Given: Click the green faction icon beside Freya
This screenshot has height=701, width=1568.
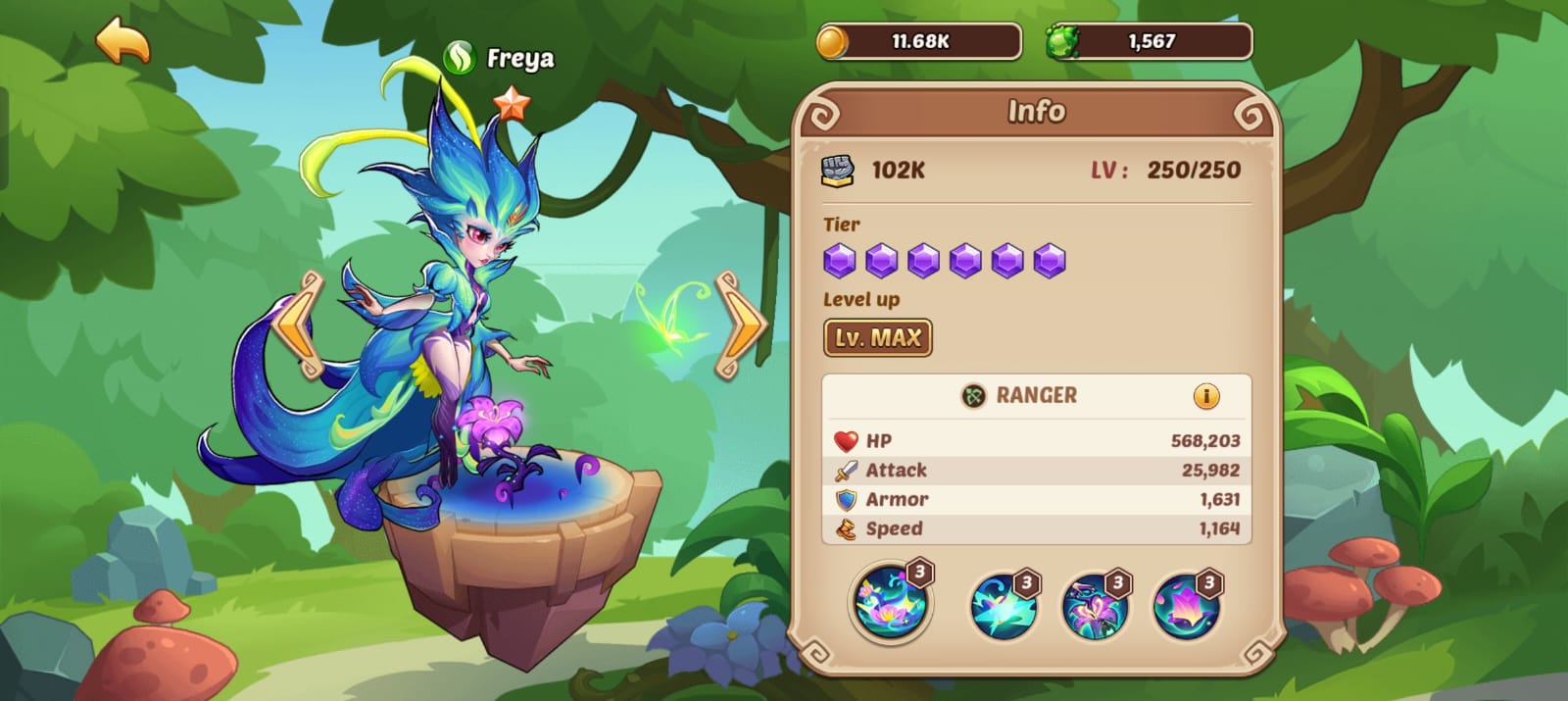Looking at the screenshot, I should click(459, 59).
